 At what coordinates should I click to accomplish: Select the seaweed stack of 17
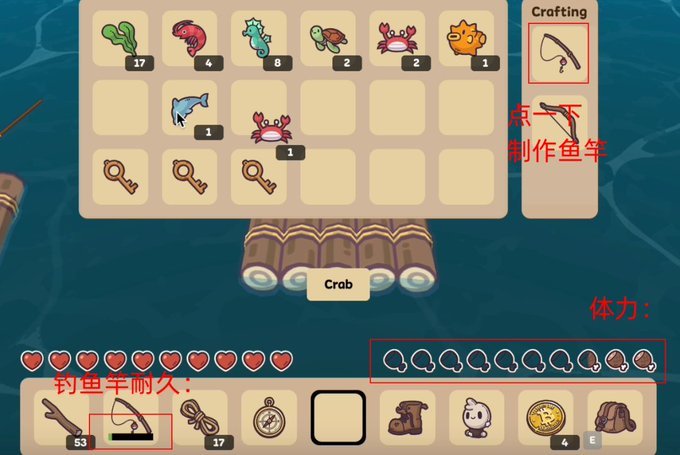tap(119, 40)
